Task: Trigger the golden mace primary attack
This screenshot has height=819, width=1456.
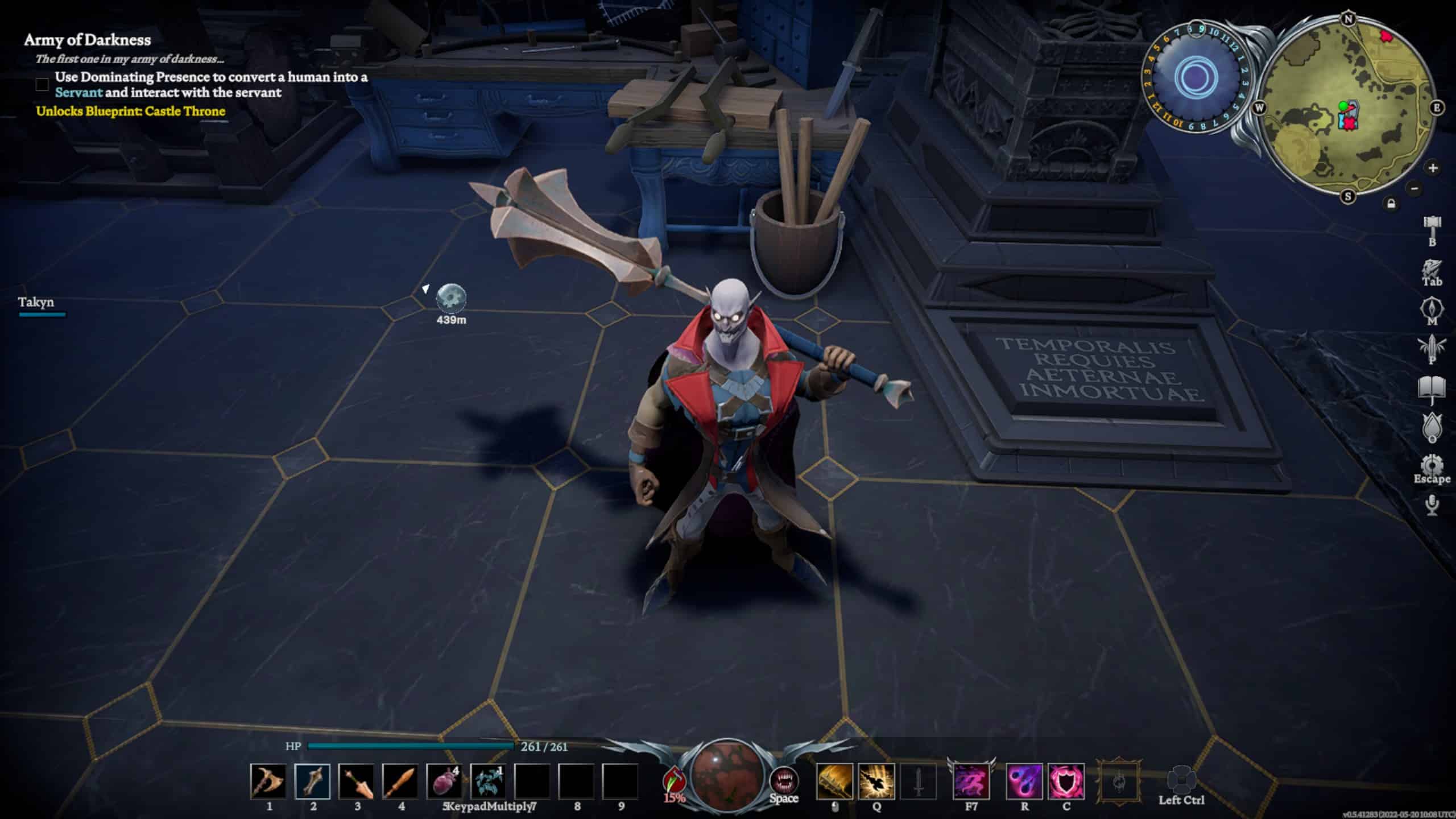Action: (834, 781)
